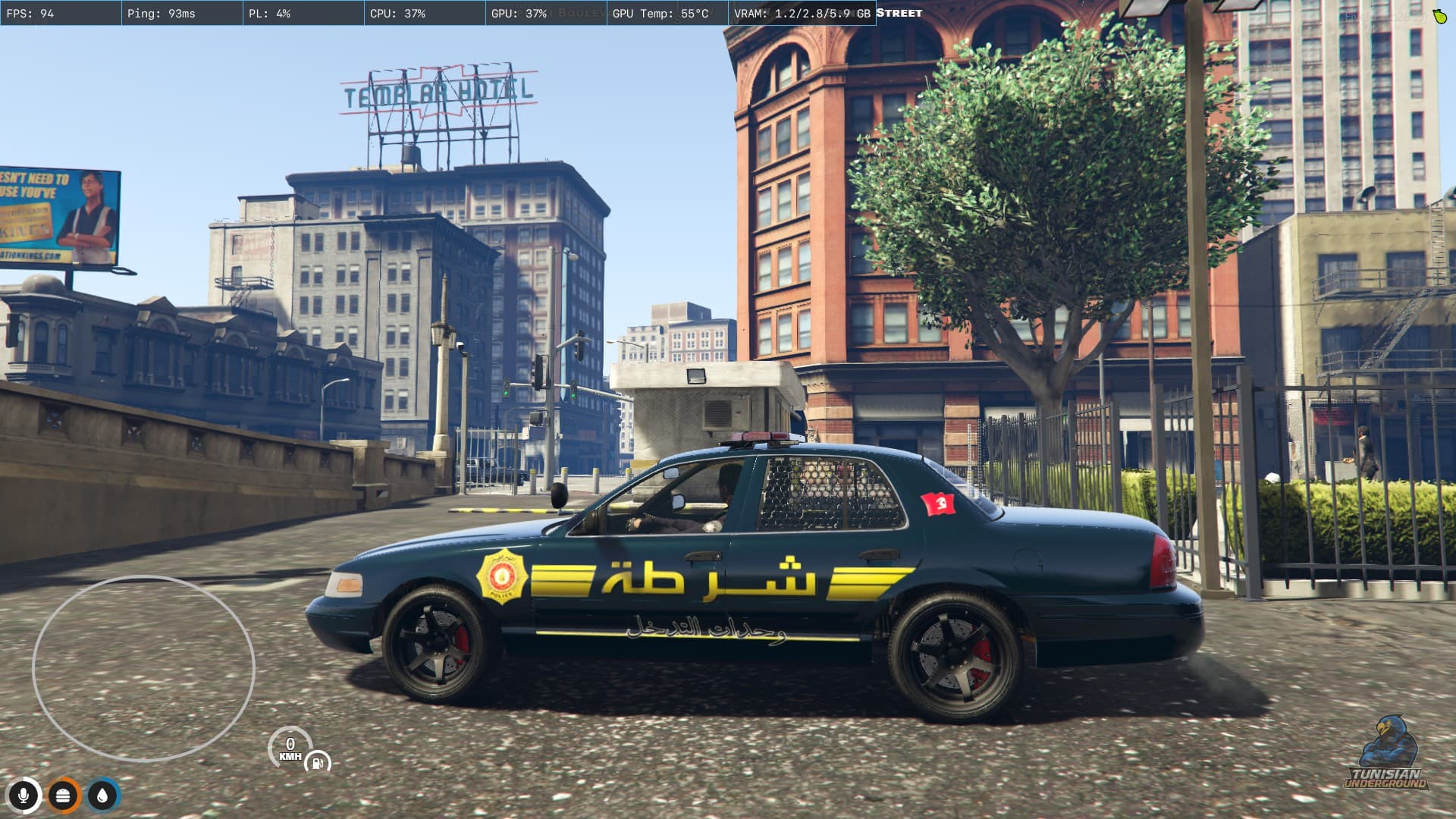Check the fuel pump gauge icon
Screen dimensions: 1456x819
point(318,762)
